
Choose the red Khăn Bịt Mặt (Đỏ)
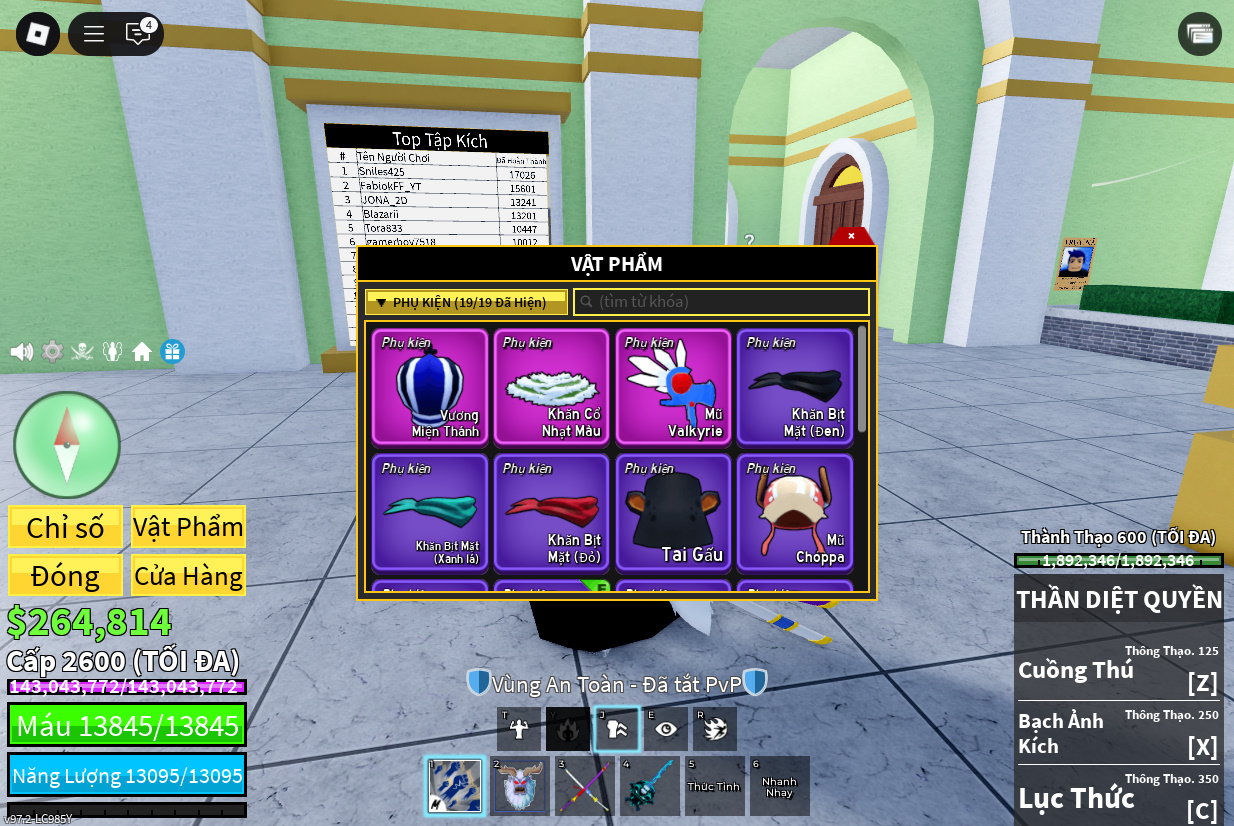coord(552,512)
